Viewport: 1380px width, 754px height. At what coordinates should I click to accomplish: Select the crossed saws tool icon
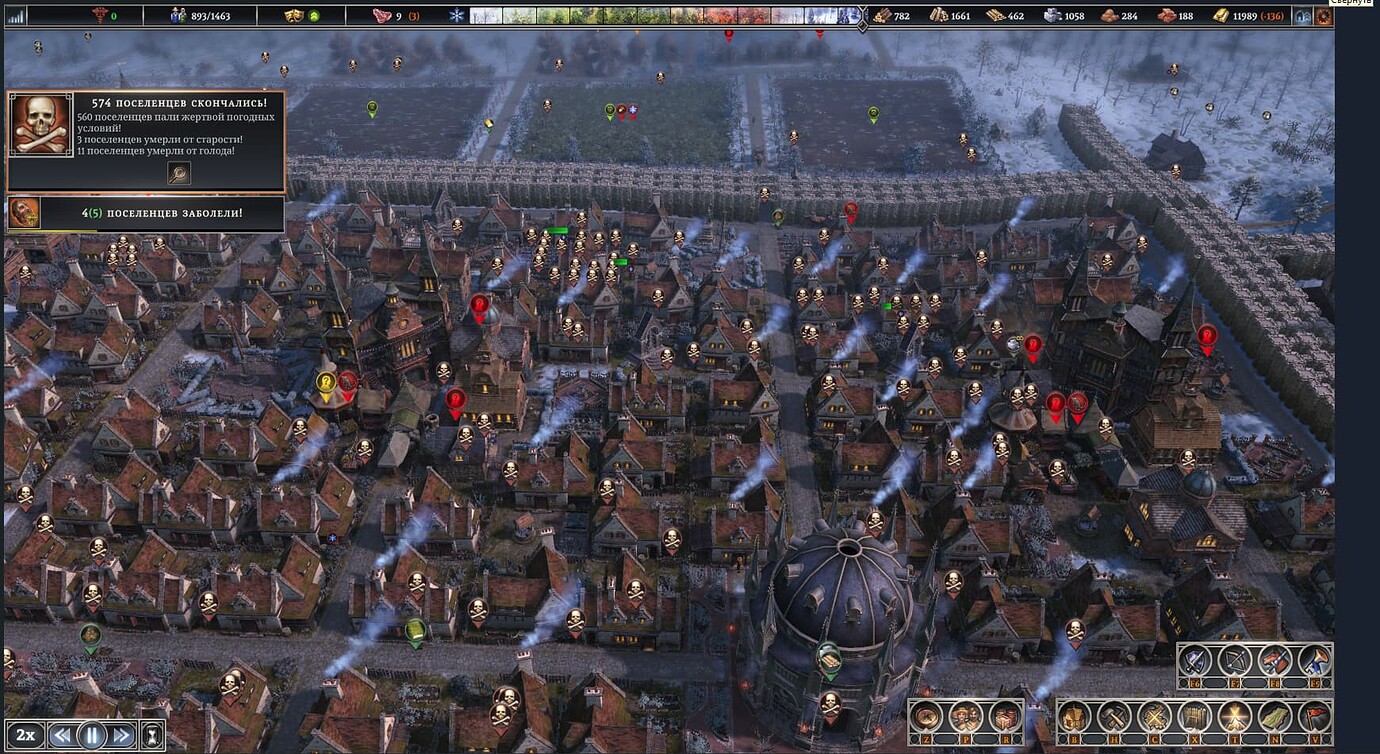click(1154, 717)
